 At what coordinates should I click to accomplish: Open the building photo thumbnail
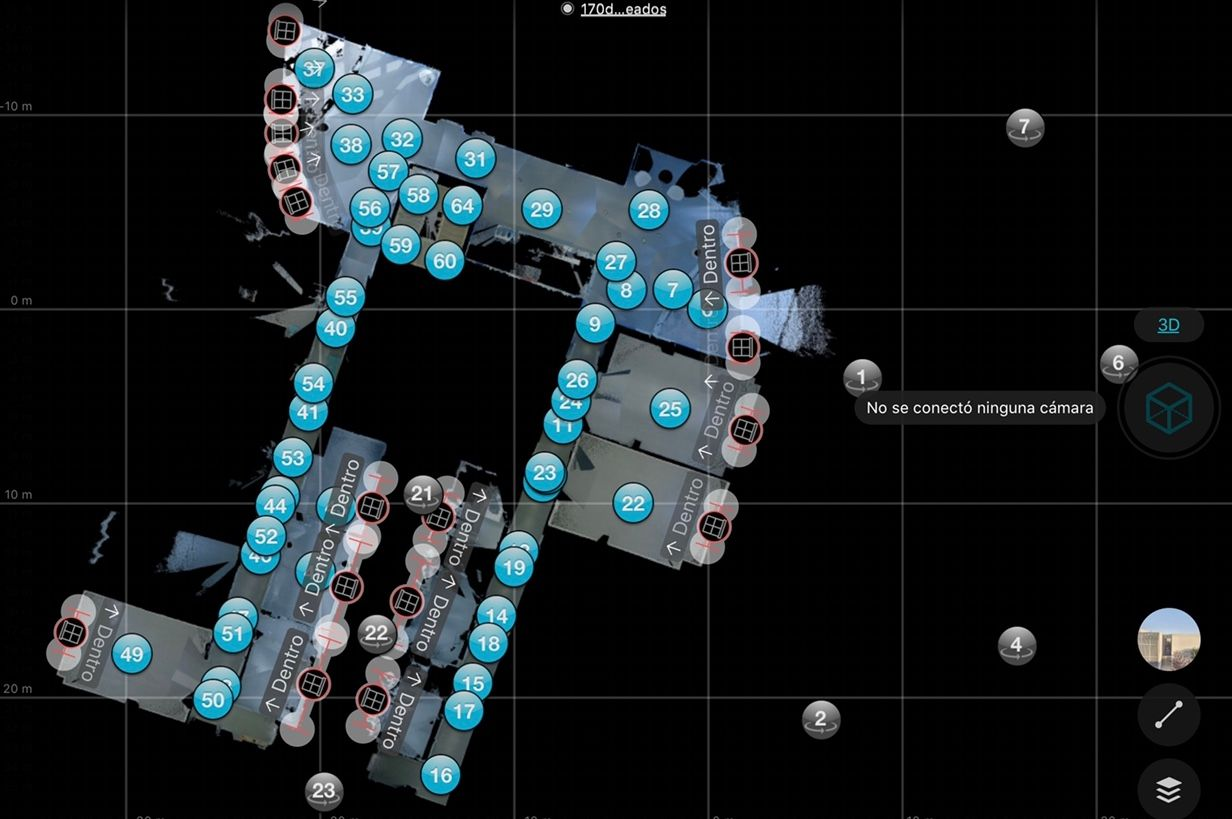(x=1168, y=639)
